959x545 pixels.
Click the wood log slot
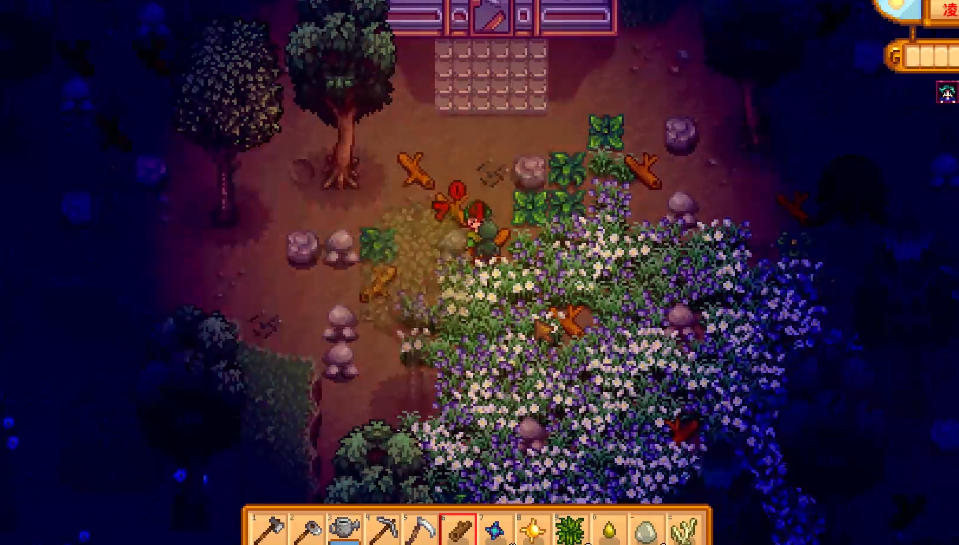pos(459,529)
